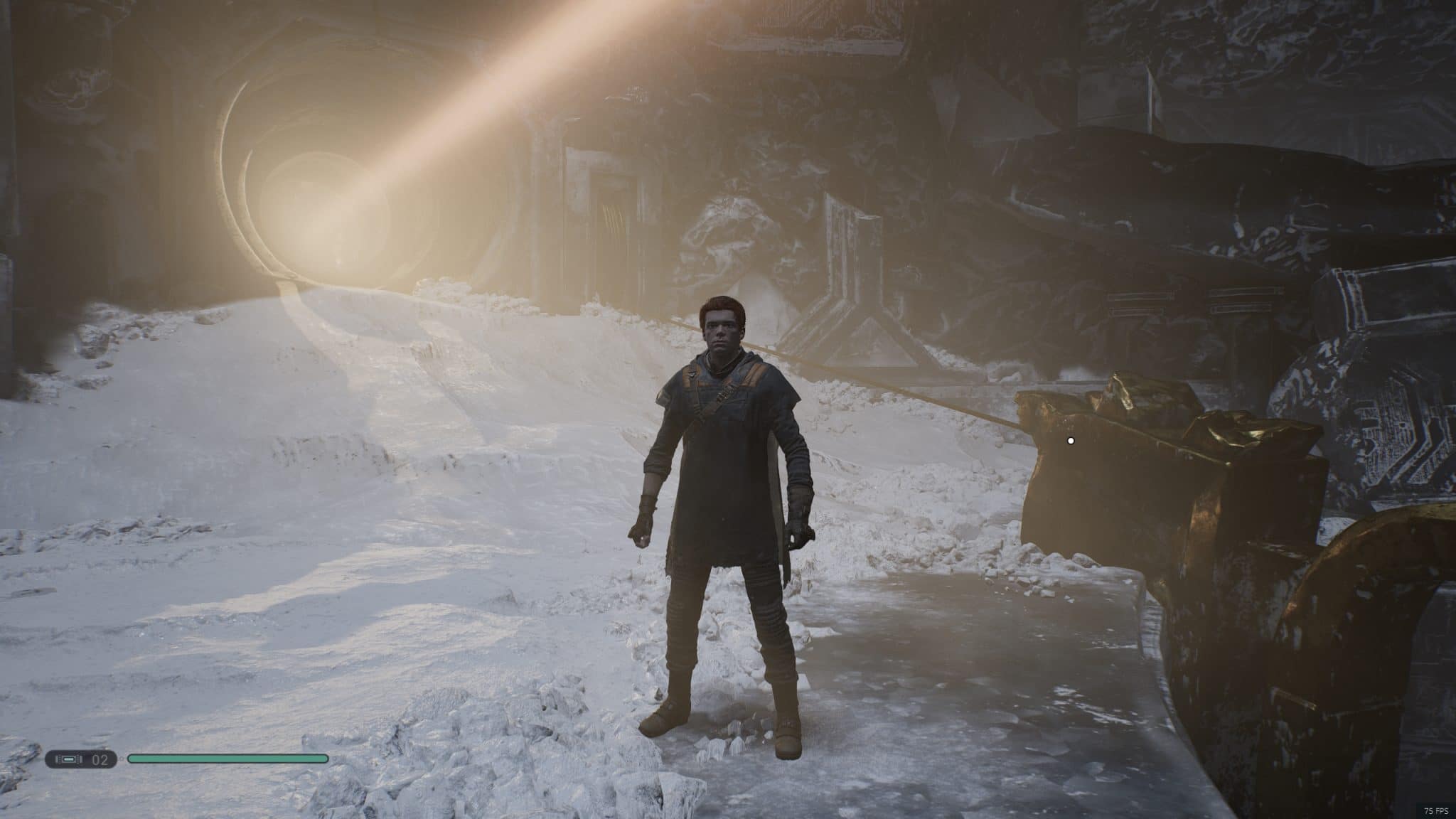Viewport: 1456px width, 819px height.
Task: Select the stim count "02" indicator
Action: (100, 759)
